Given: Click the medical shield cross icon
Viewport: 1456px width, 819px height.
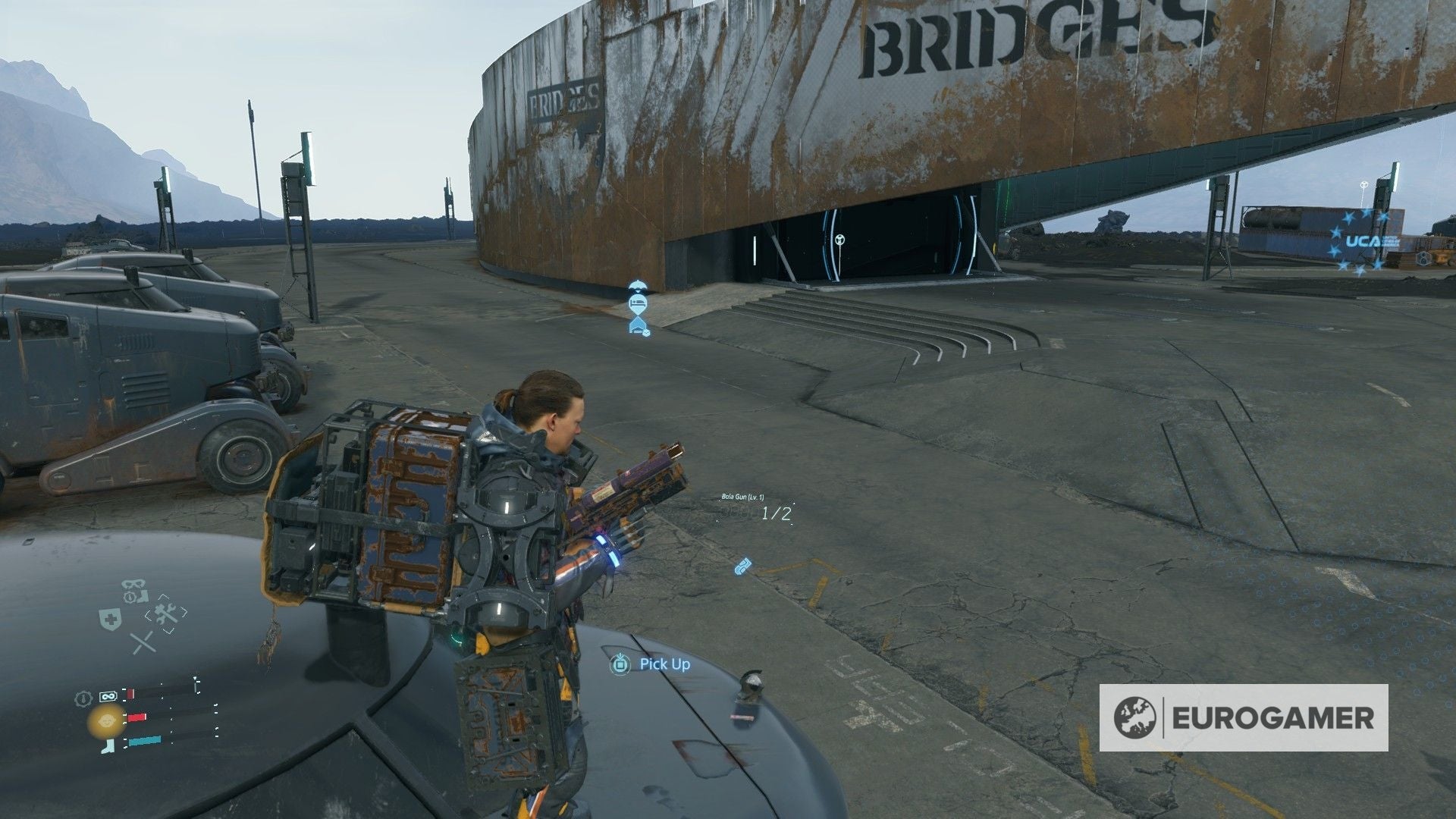Looking at the screenshot, I should [110, 619].
